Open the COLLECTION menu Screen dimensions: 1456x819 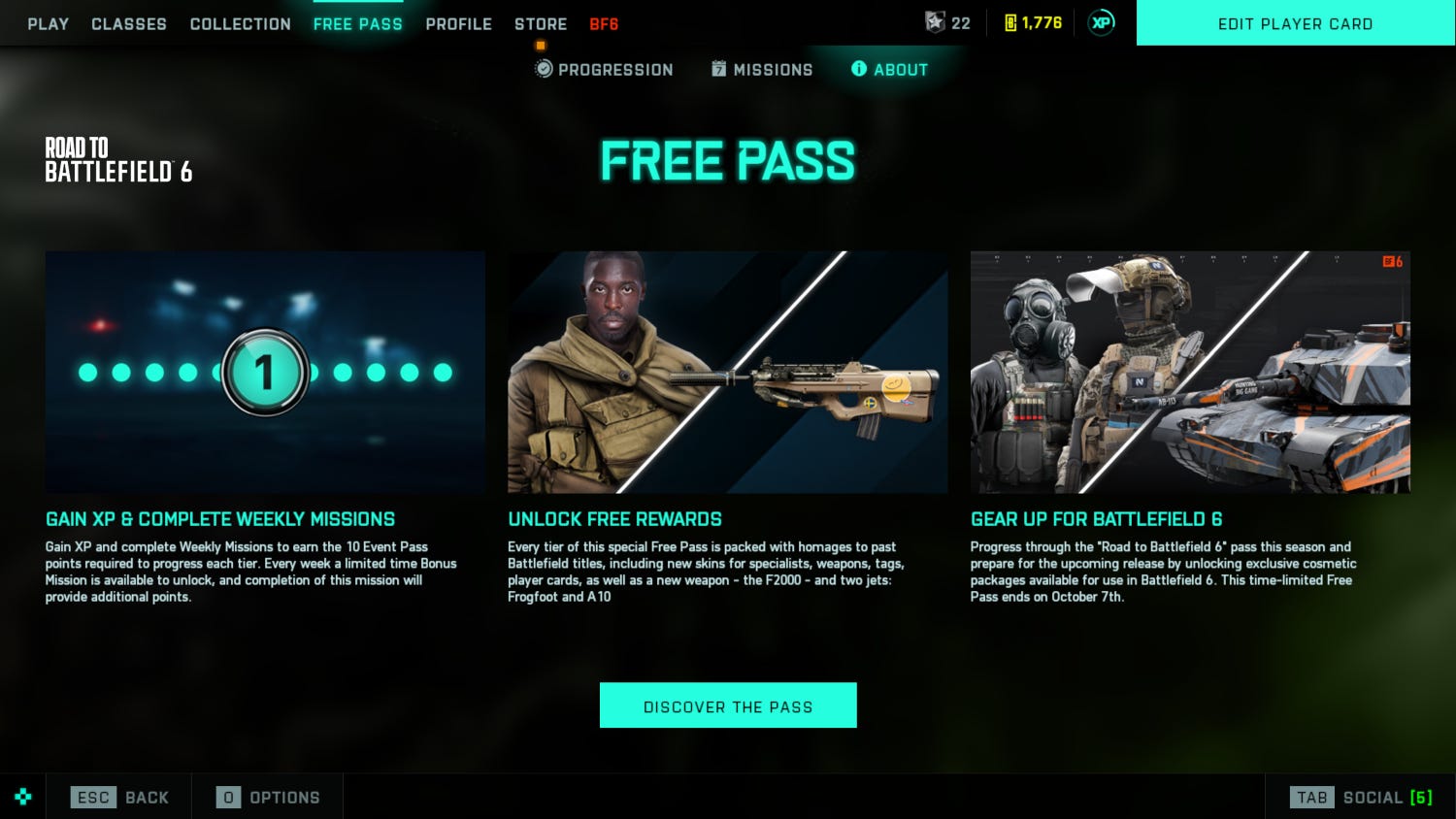pyautogui.click(x=240, y=23)
